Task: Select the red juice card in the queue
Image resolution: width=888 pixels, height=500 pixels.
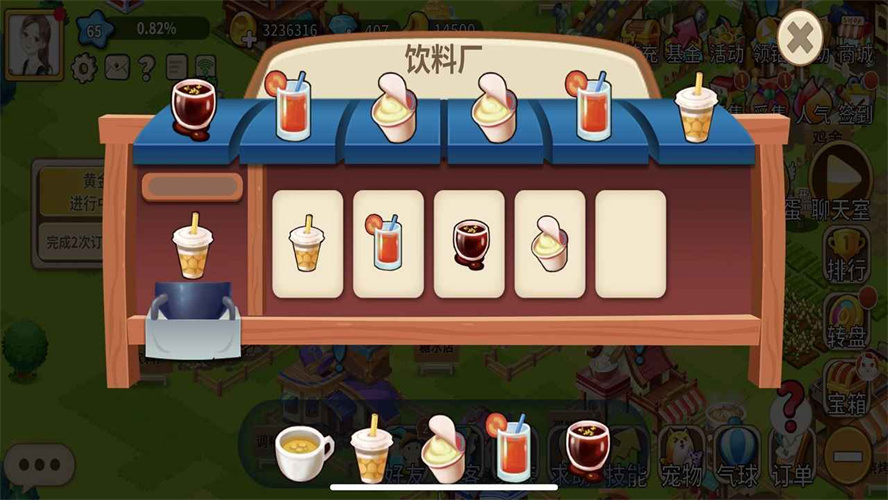Action: [x=388, y=244]
